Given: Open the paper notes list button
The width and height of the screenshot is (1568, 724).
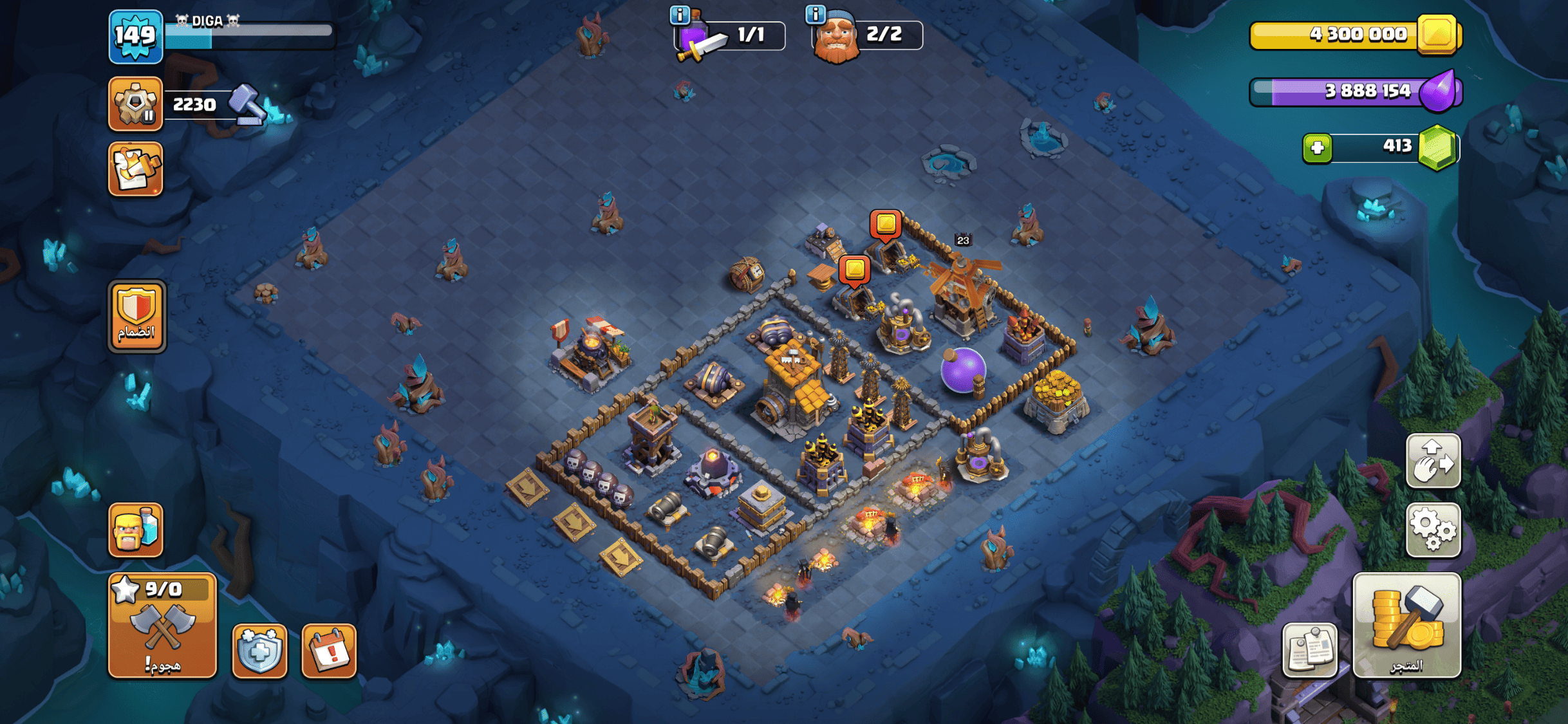Looking at the screenshot, I should point(1309,650).
